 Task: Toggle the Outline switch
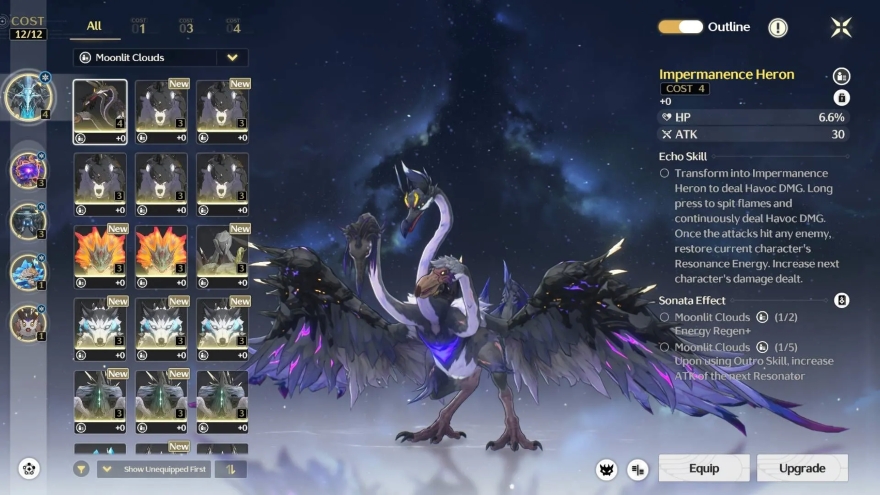(680, 27)
